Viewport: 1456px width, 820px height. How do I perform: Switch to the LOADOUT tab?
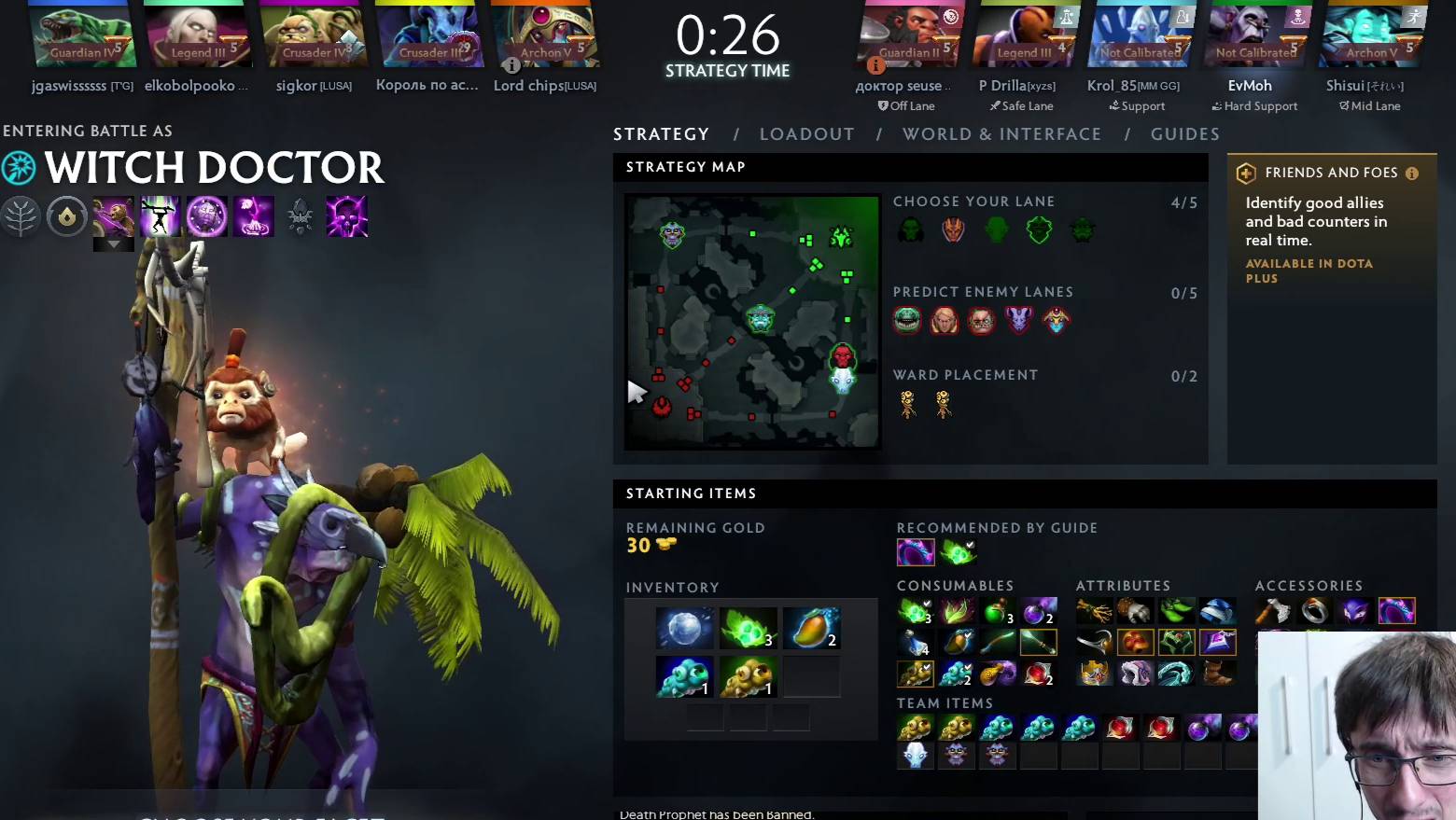[806, 133]
